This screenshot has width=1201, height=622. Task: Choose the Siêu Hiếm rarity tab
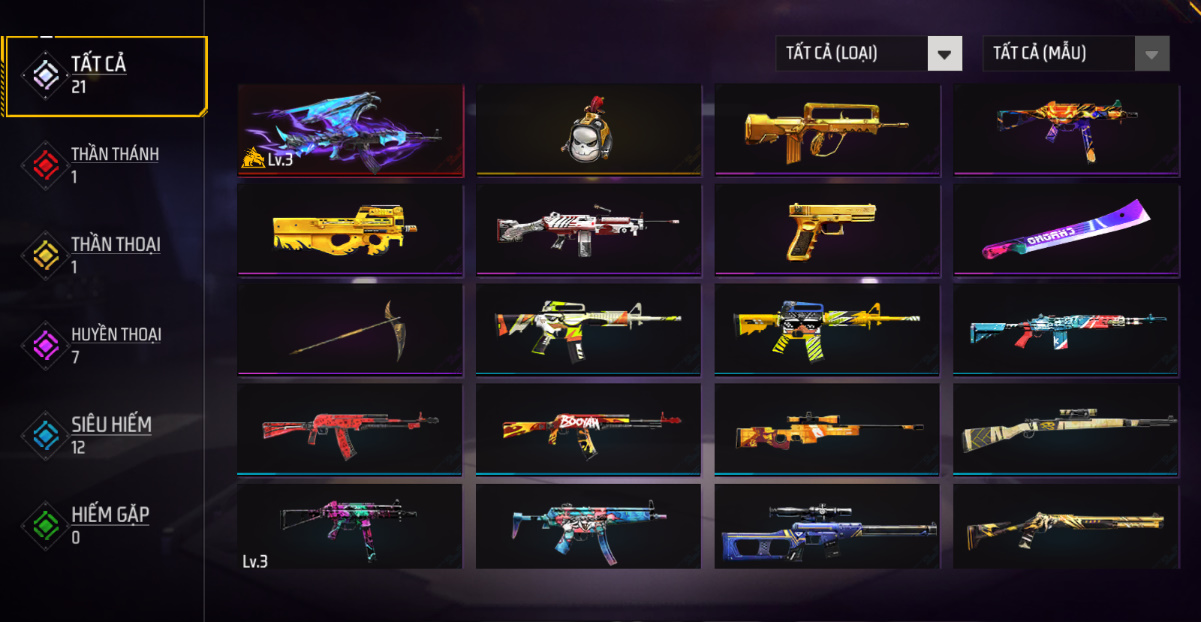(x=104, y=435)
